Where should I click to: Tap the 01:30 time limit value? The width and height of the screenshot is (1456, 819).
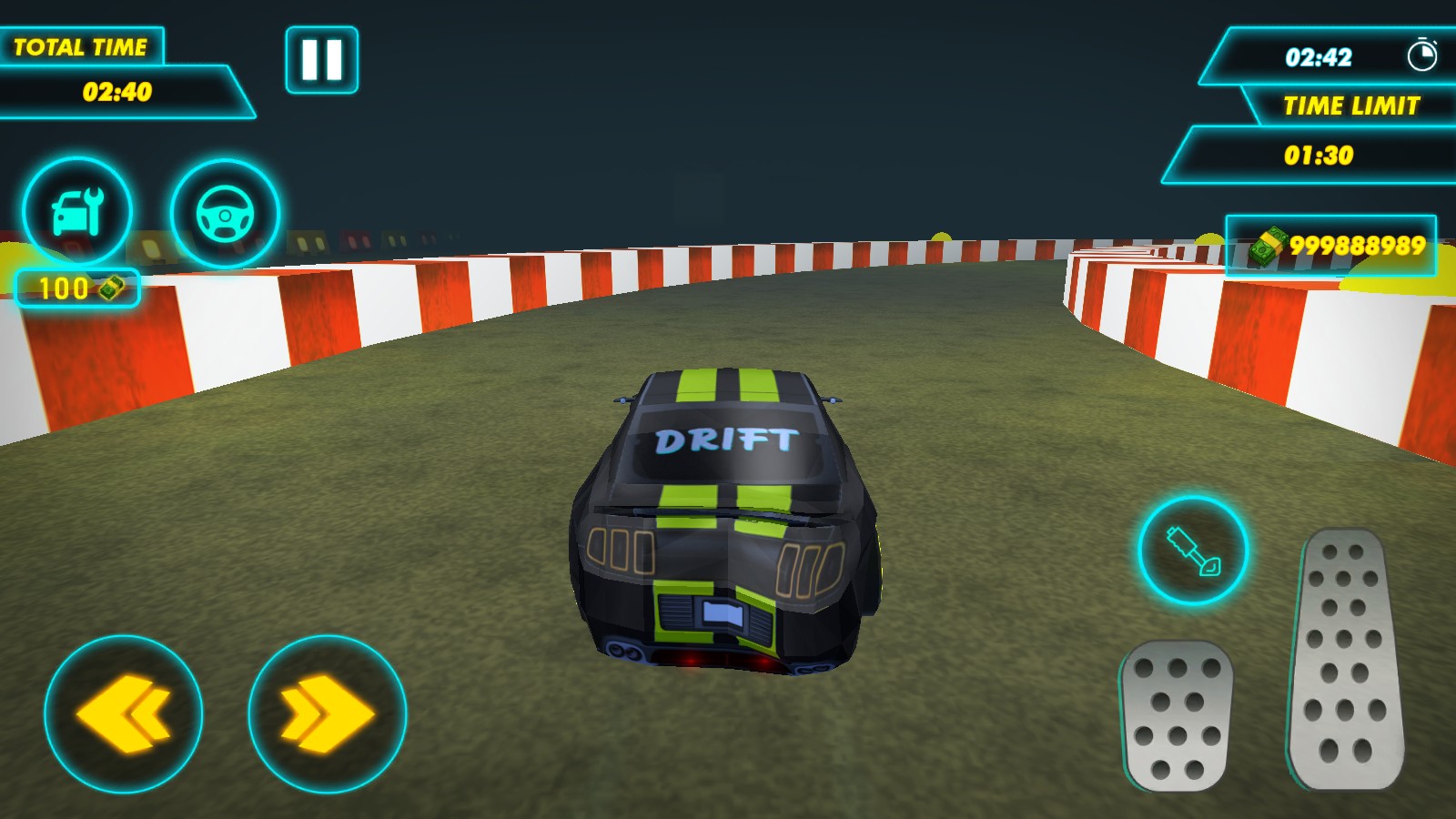(x=1319, y=155)
